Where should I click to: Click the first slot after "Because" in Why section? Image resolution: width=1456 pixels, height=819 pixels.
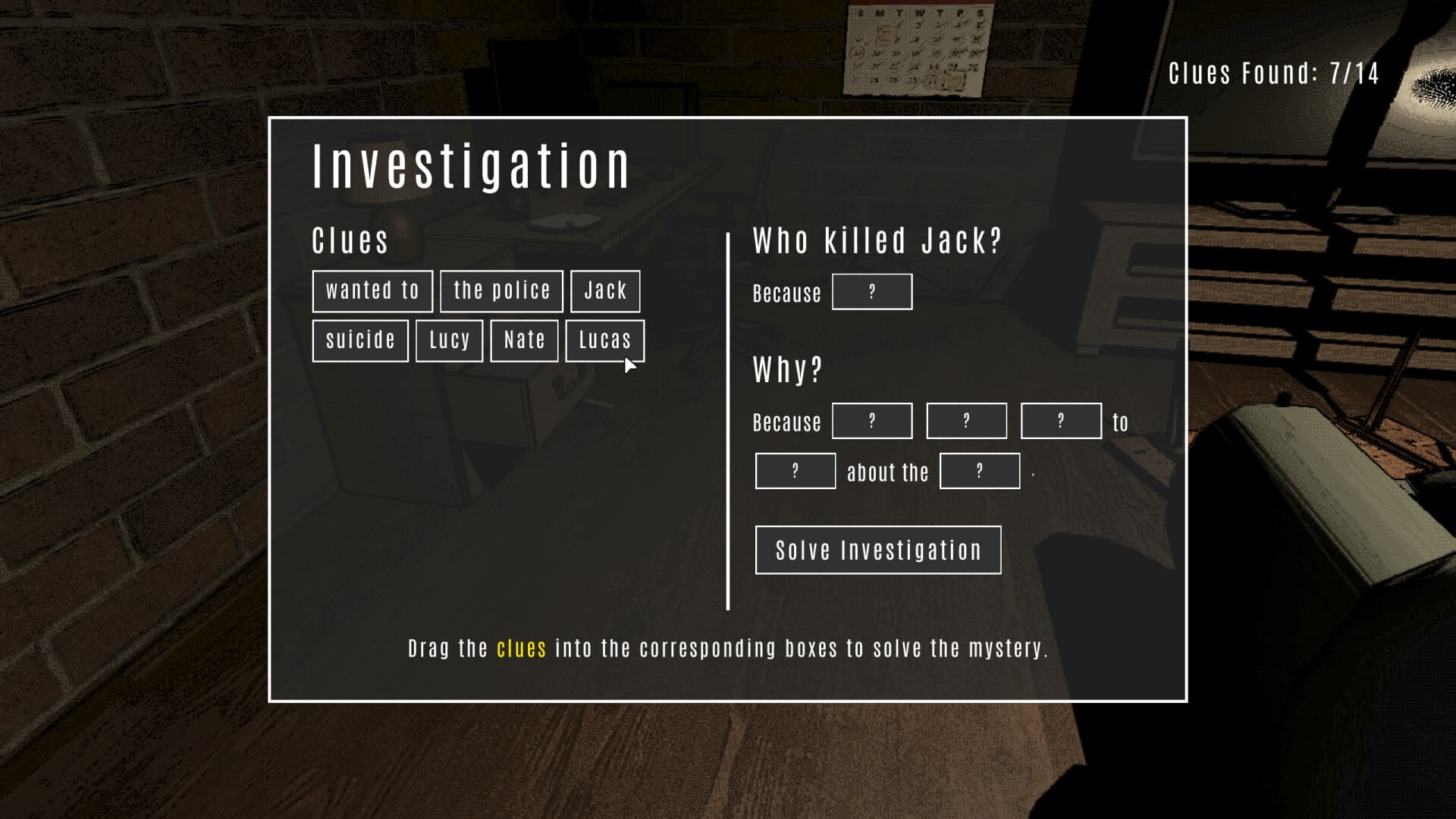pyautogui.click(x=872, y=420)
